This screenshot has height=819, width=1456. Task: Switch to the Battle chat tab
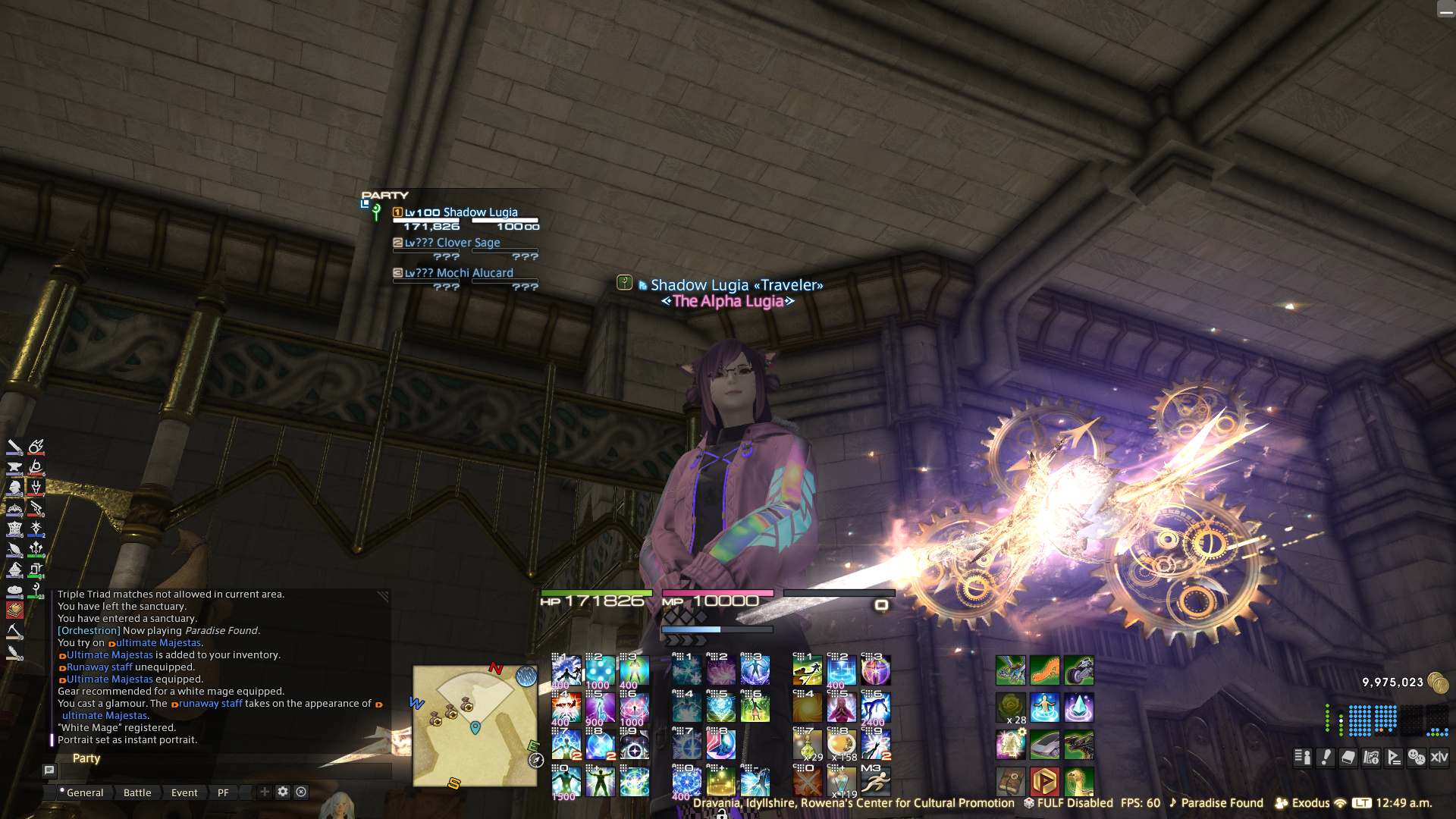pyautogui.click(x=137, y=792)
